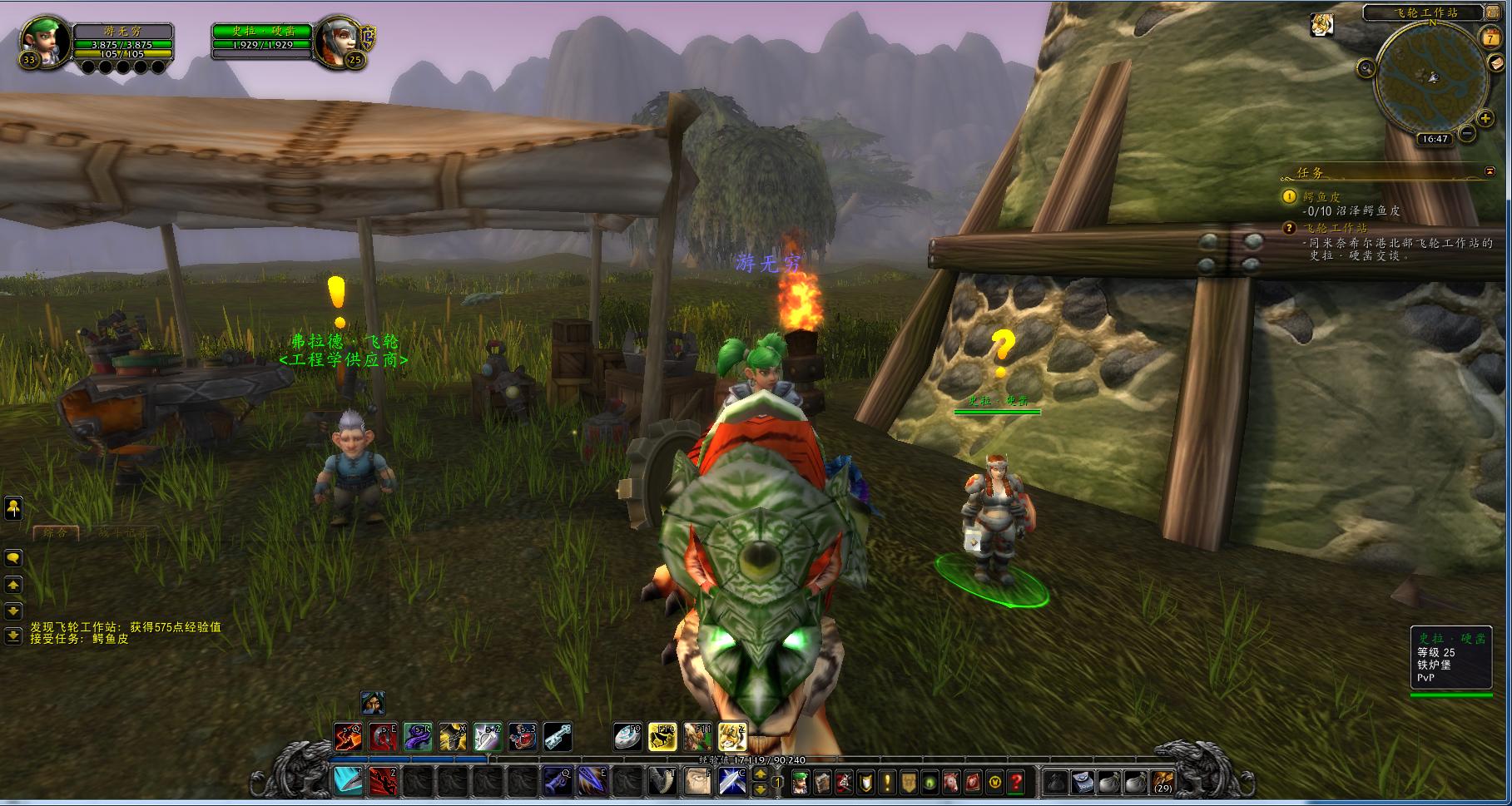Image resolution: width=1512 pixels, height=806 pixels.
Task: Use the hearthstone slot bound to F9
Action: (x=628, y=737)
